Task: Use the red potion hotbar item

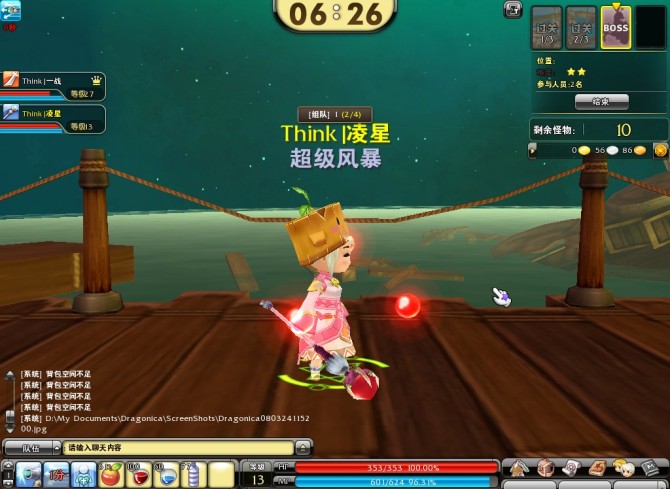Action: point(139,474)
